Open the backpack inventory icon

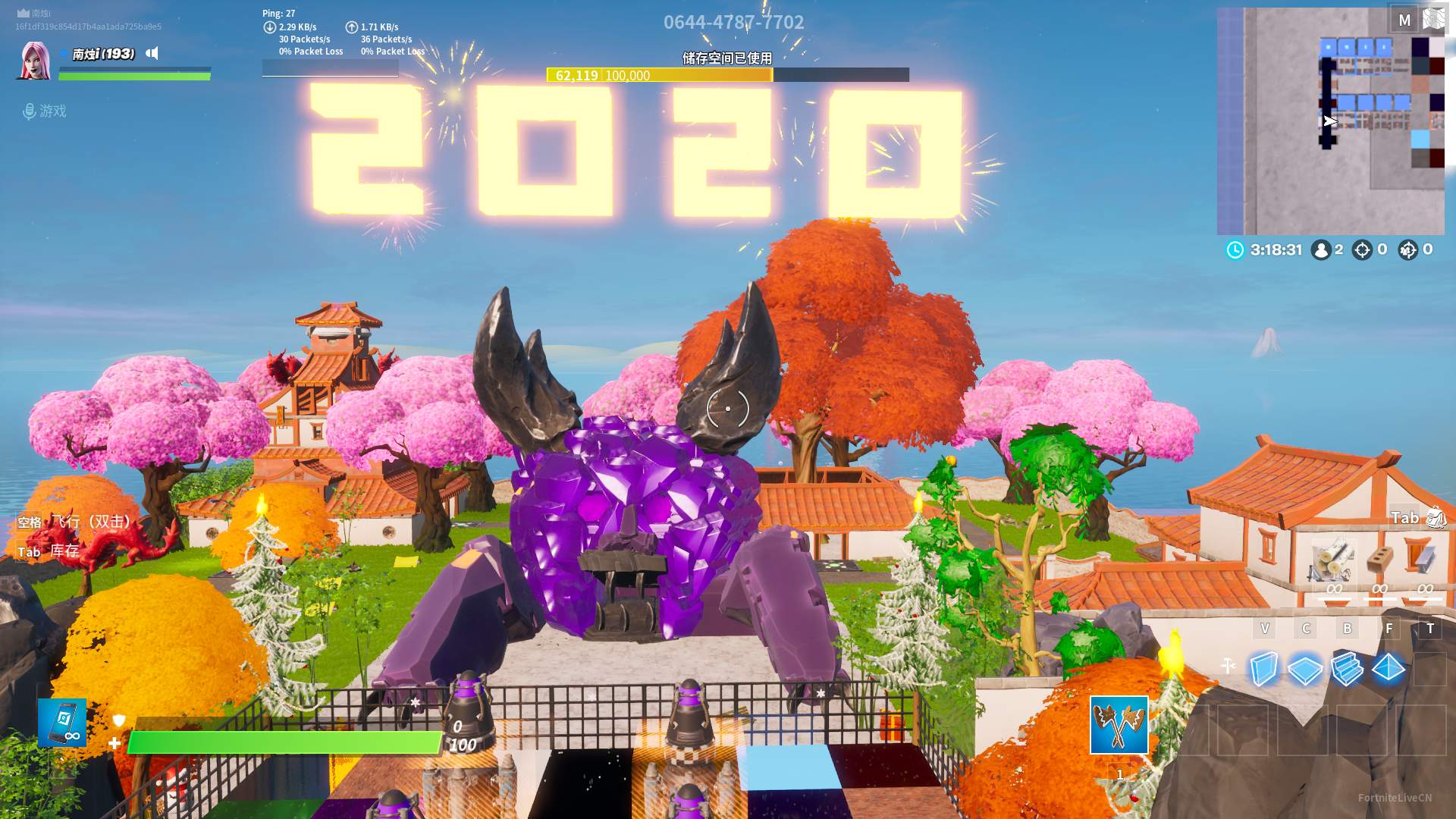[x=1436, y=518]
